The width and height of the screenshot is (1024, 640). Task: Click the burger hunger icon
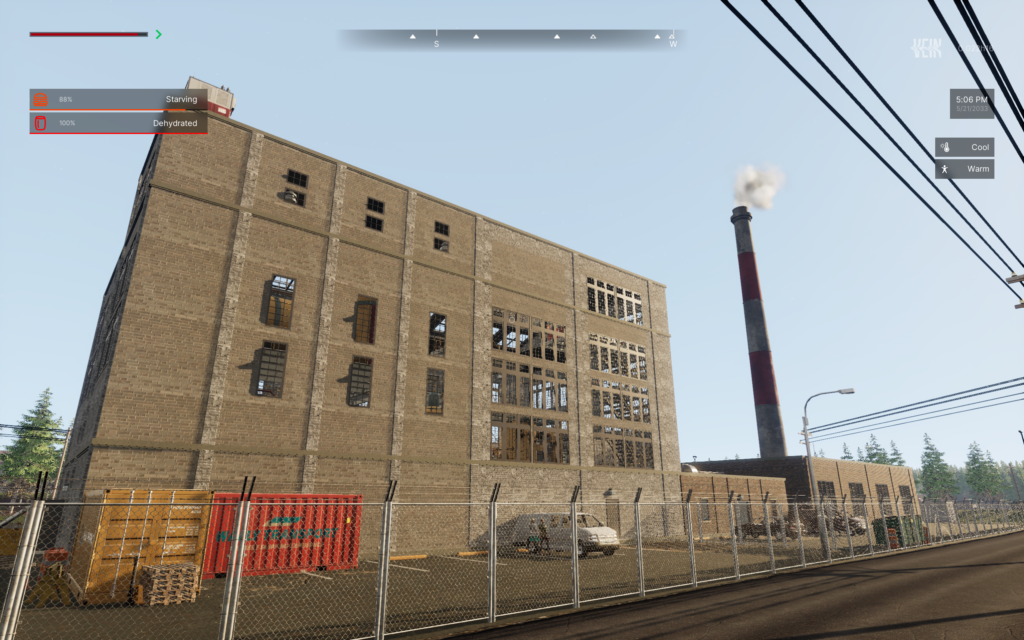point(40,99)
